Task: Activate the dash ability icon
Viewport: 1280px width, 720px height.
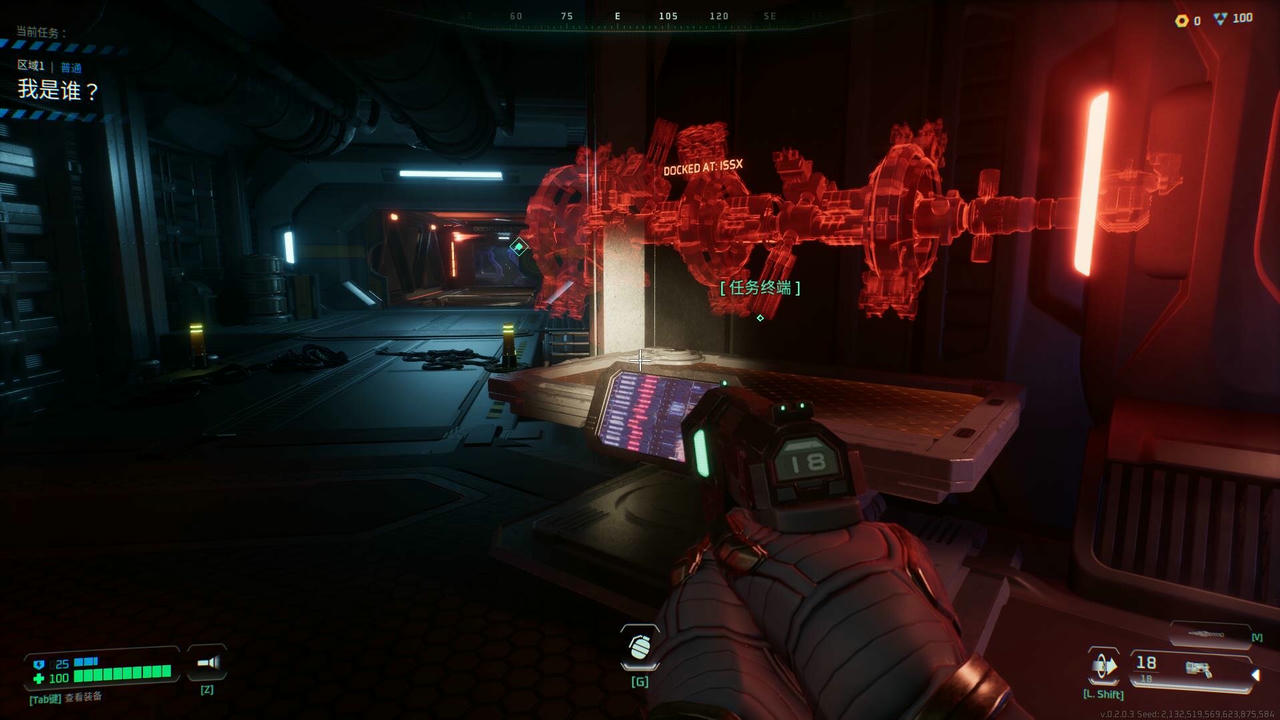Action: (1104, 666)
